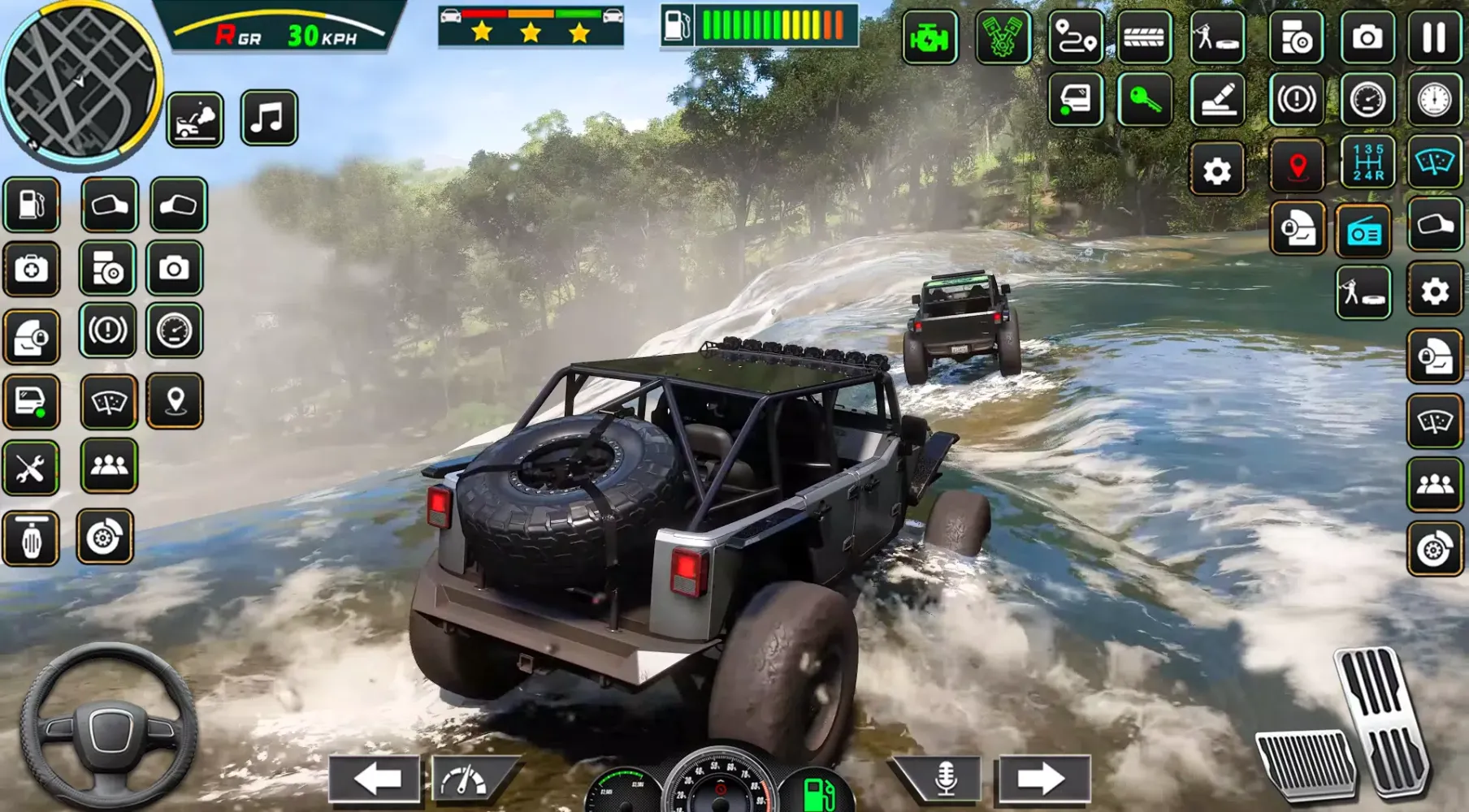
Task: Activate the green key ignition icon
Action: click(x=1145, y=100)
